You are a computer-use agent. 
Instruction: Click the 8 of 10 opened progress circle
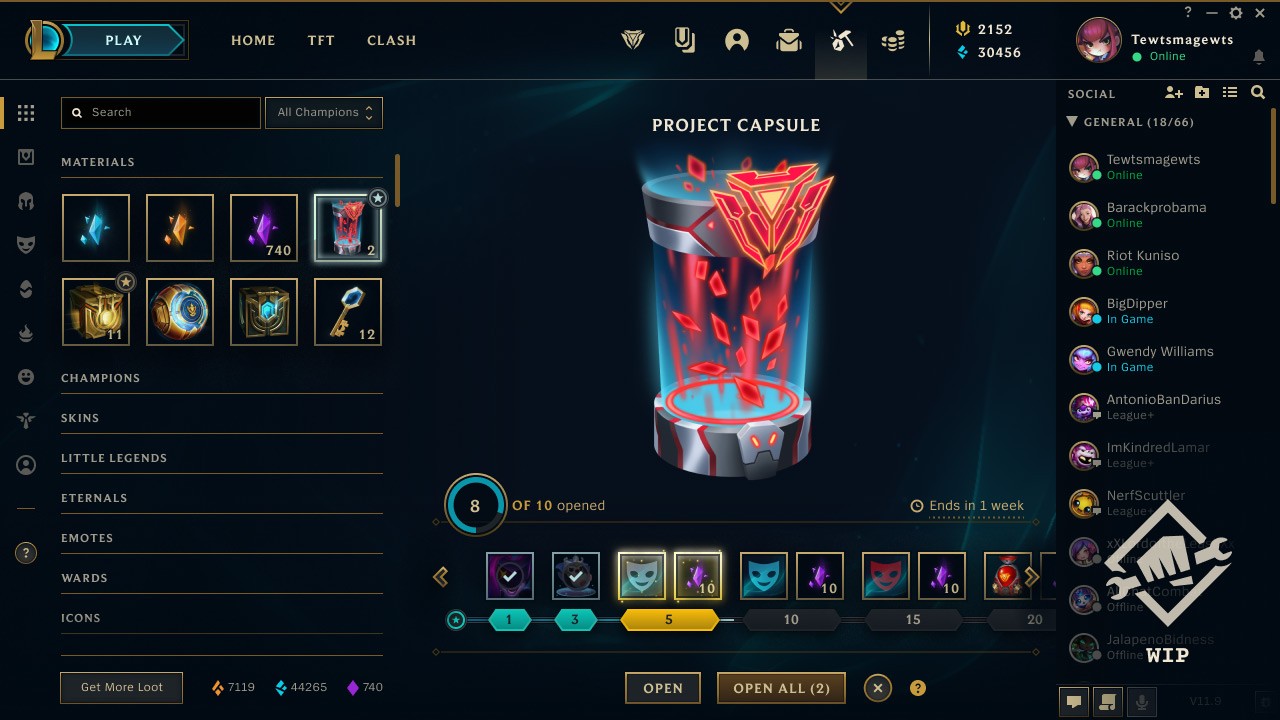coord(474,505)
